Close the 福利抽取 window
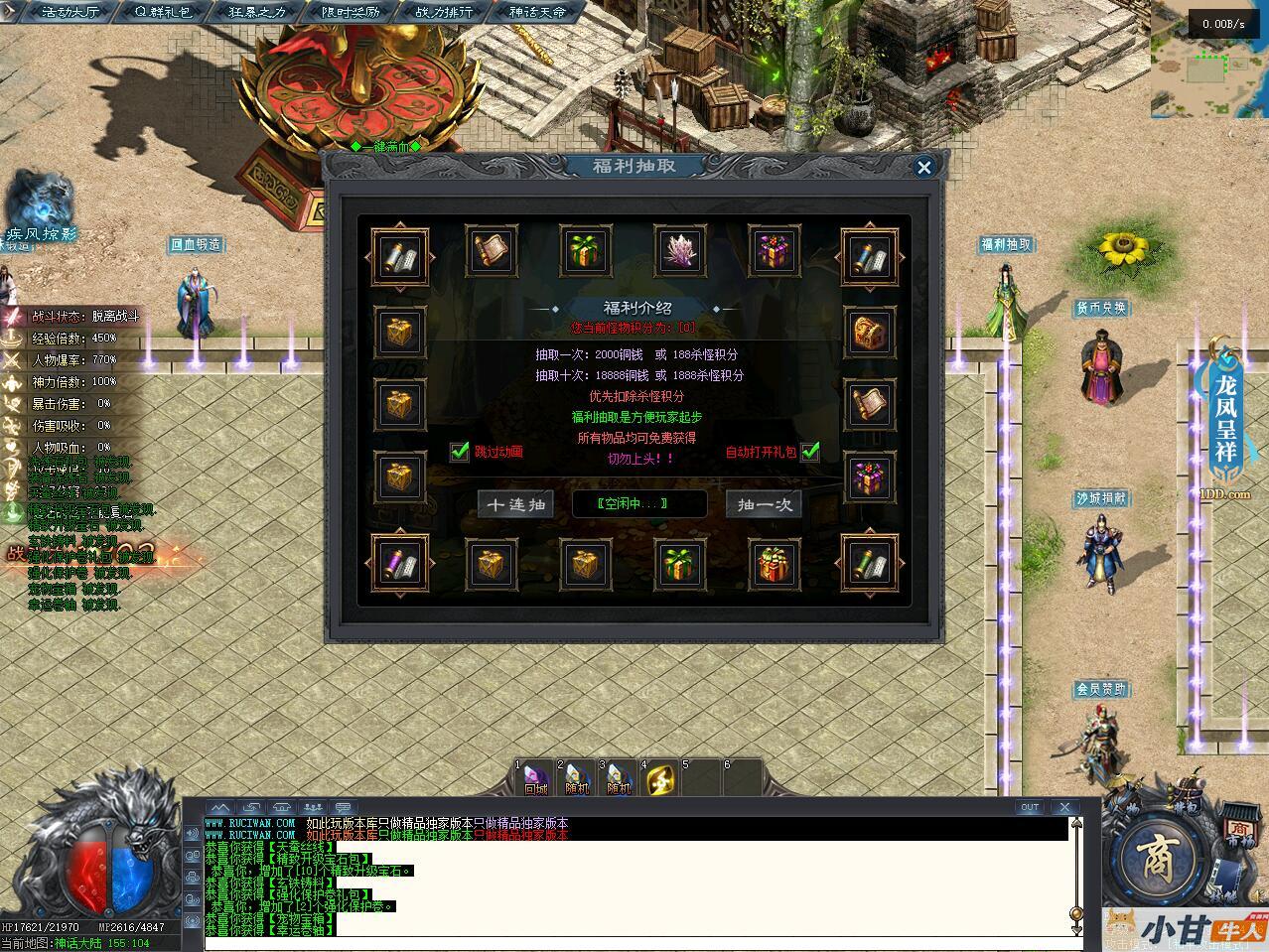The width and height of the screenshot is (1269, 952). pyautogui.click(x=923, y=167)
